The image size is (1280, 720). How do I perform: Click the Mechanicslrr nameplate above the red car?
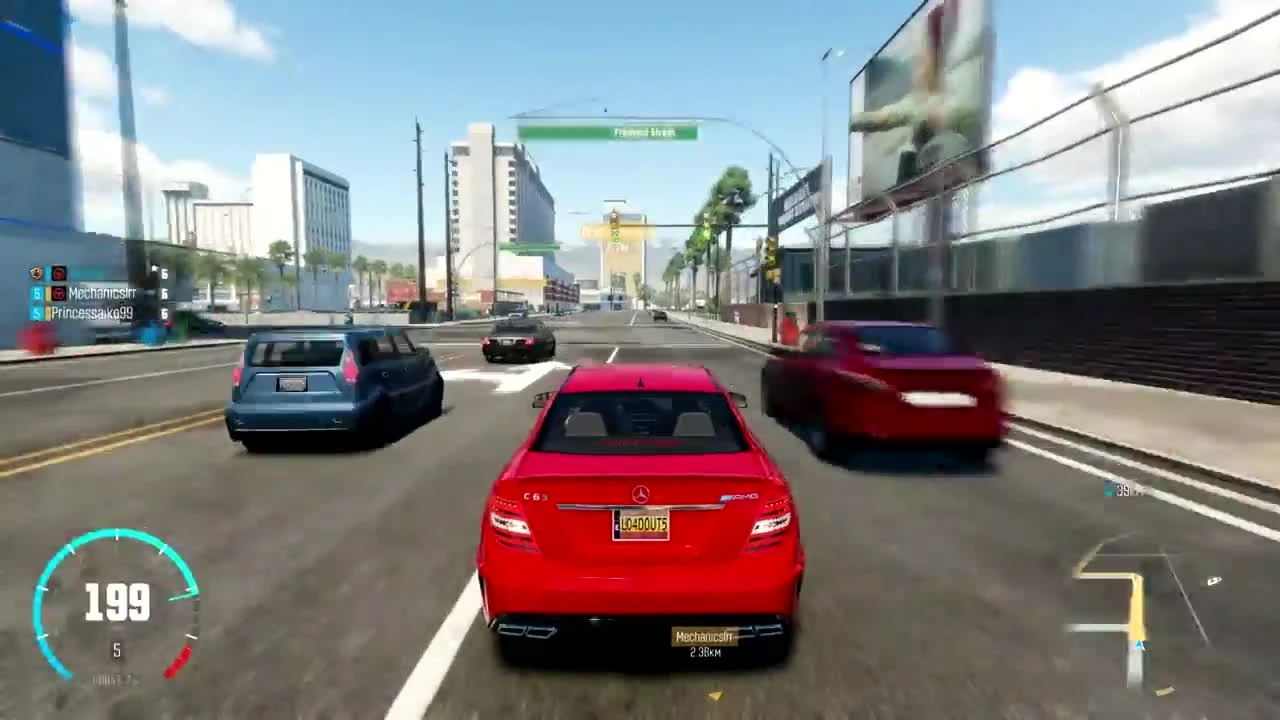click(x=704, y=636)
